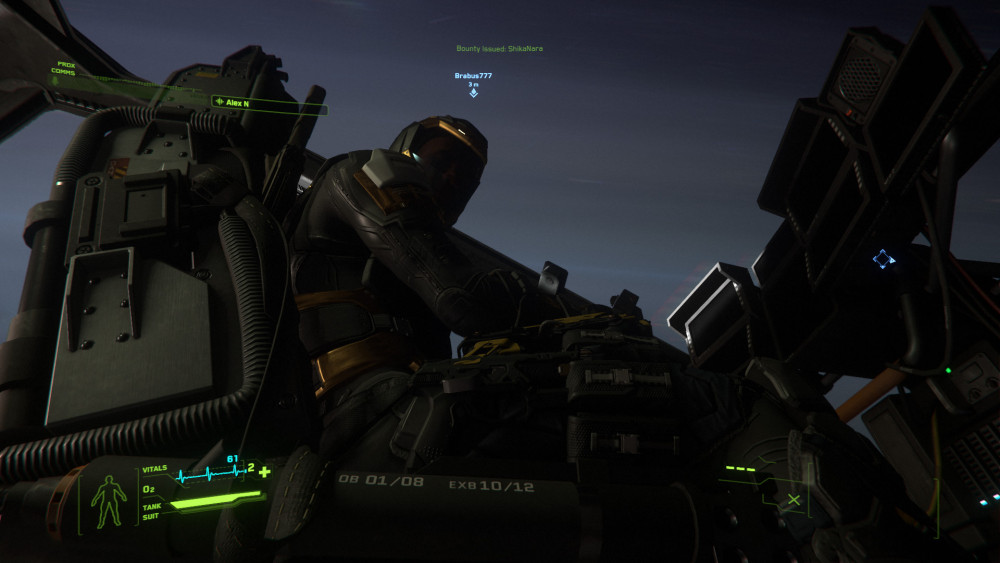Click the Brabus777 player marker
The width and height of the screenshot is (1000, 563).
[473, 93]
